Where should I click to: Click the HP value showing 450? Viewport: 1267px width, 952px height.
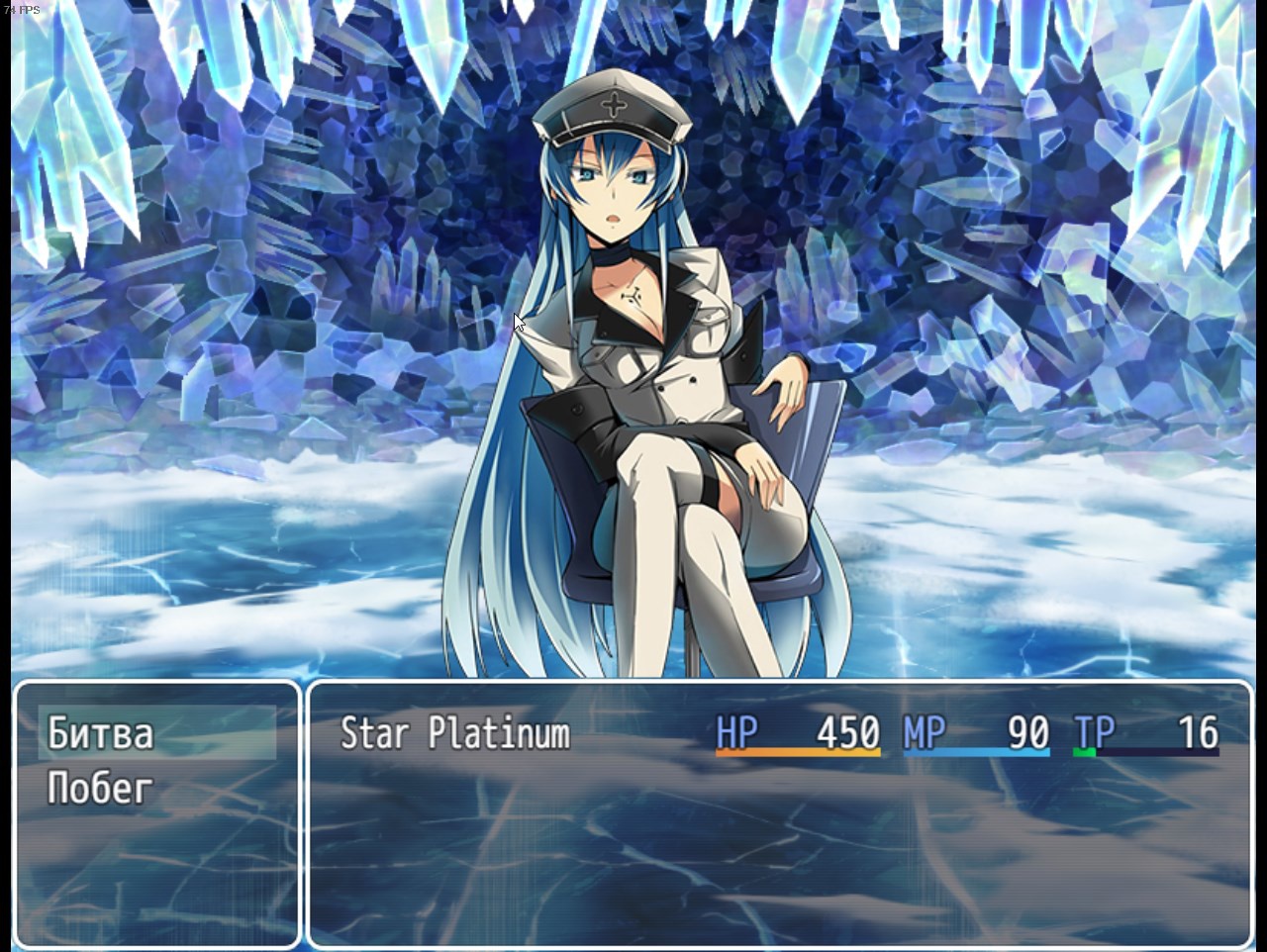[x=846, y=732]
